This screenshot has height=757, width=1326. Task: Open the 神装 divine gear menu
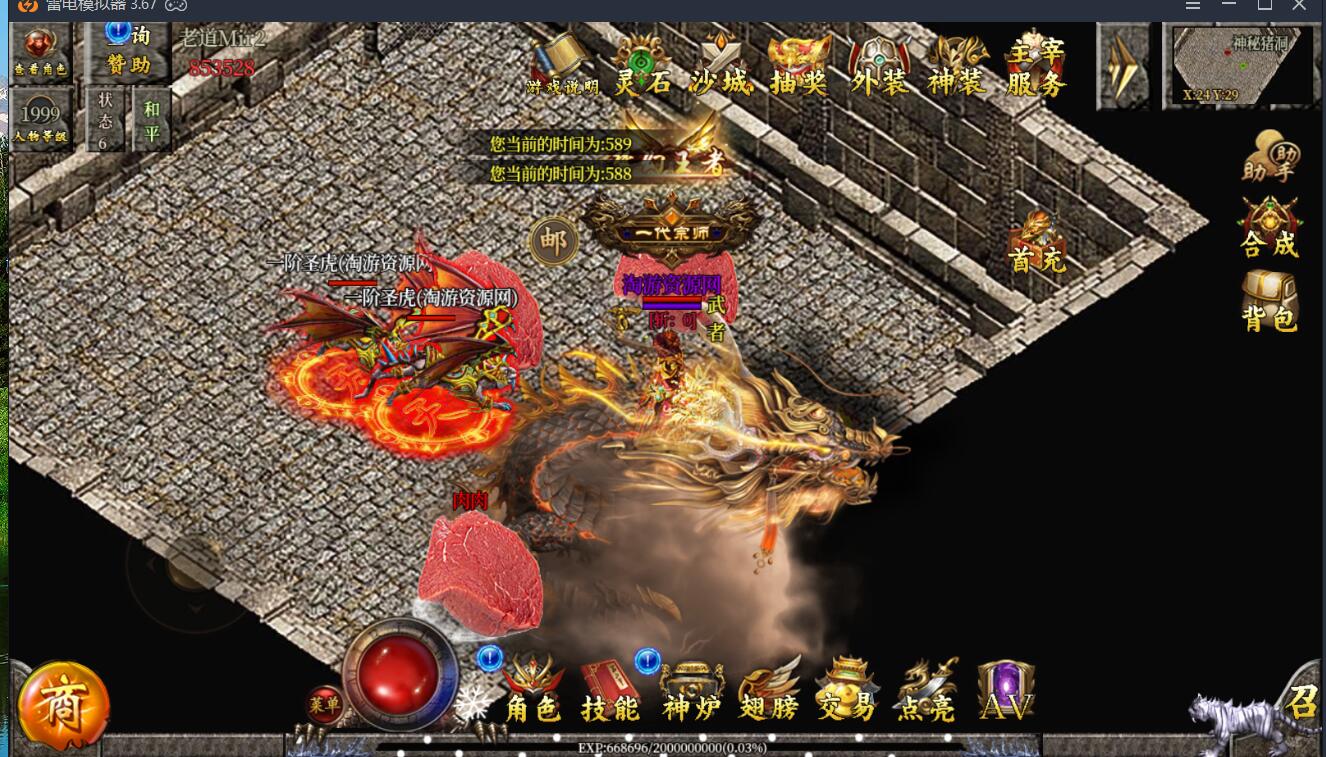tap(956, 67)
